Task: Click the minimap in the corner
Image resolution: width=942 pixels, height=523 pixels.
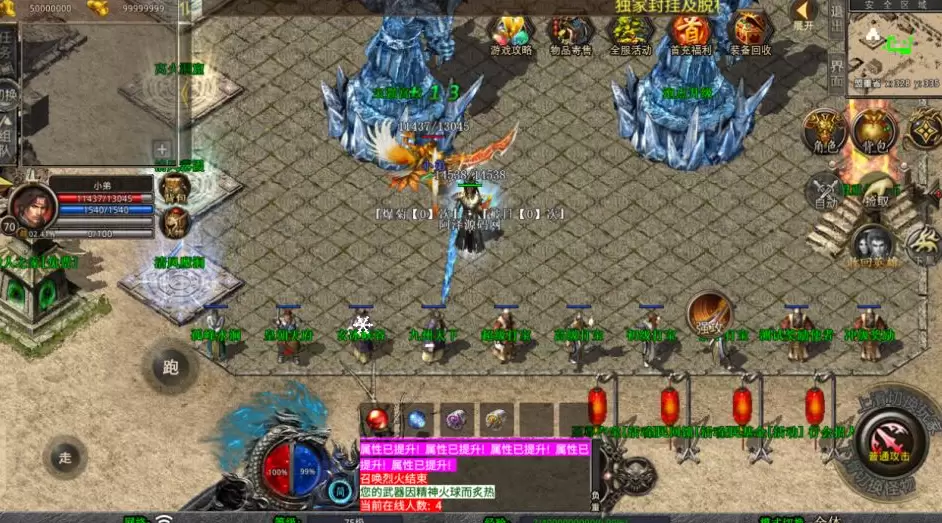Action: (x=894, y=49)
